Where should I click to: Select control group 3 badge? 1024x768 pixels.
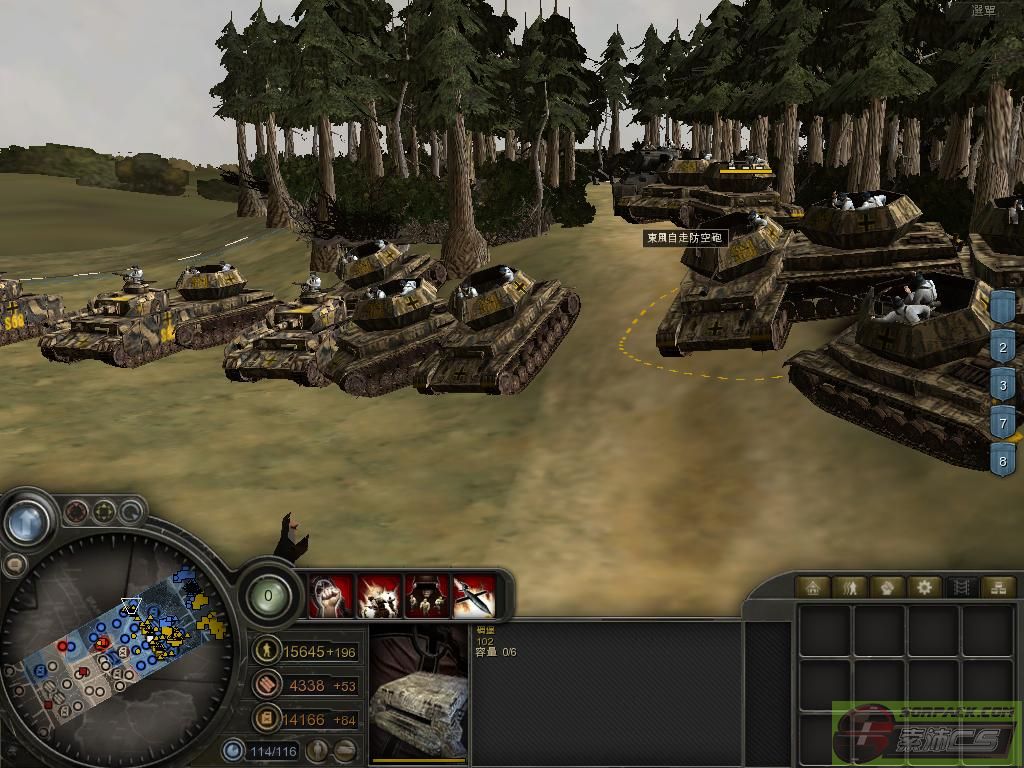(1003, 385)
